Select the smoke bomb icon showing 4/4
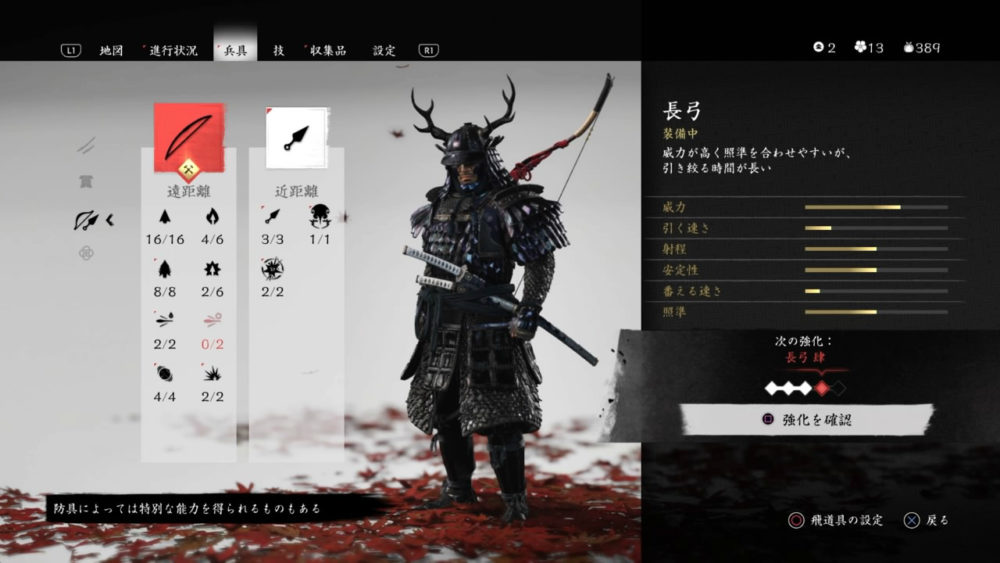The width and height of the screenshot is (1000, 563). pos(165,373)
